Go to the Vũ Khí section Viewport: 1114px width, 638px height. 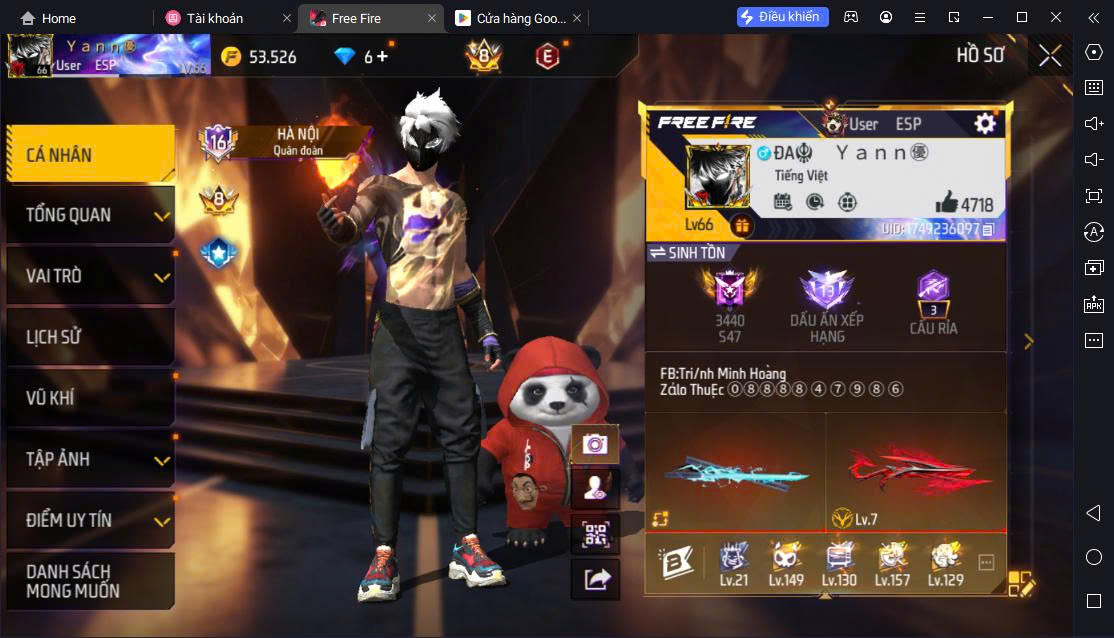pyautogui.click(x=90, y=398)
